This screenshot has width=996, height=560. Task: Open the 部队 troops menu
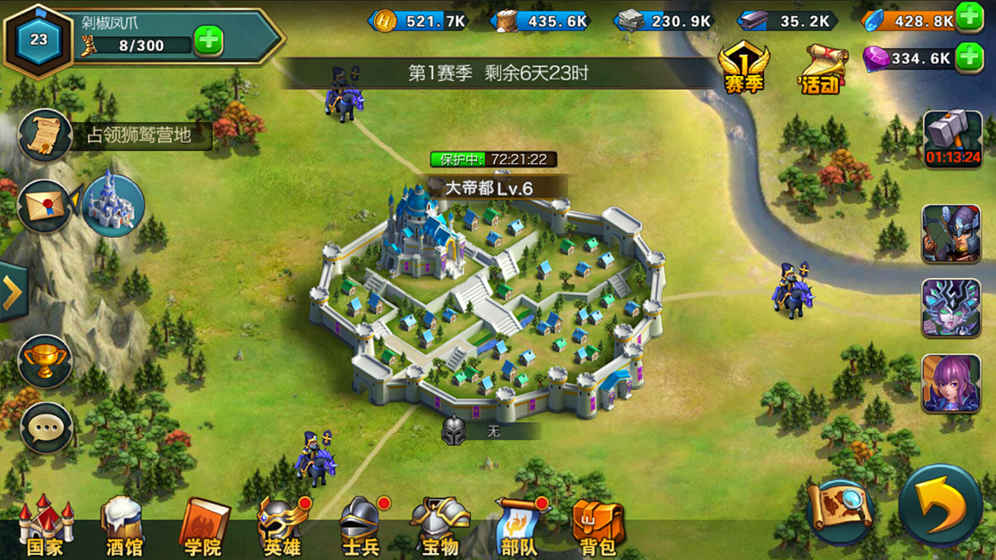pyautogui.click(x=518, y=525)
